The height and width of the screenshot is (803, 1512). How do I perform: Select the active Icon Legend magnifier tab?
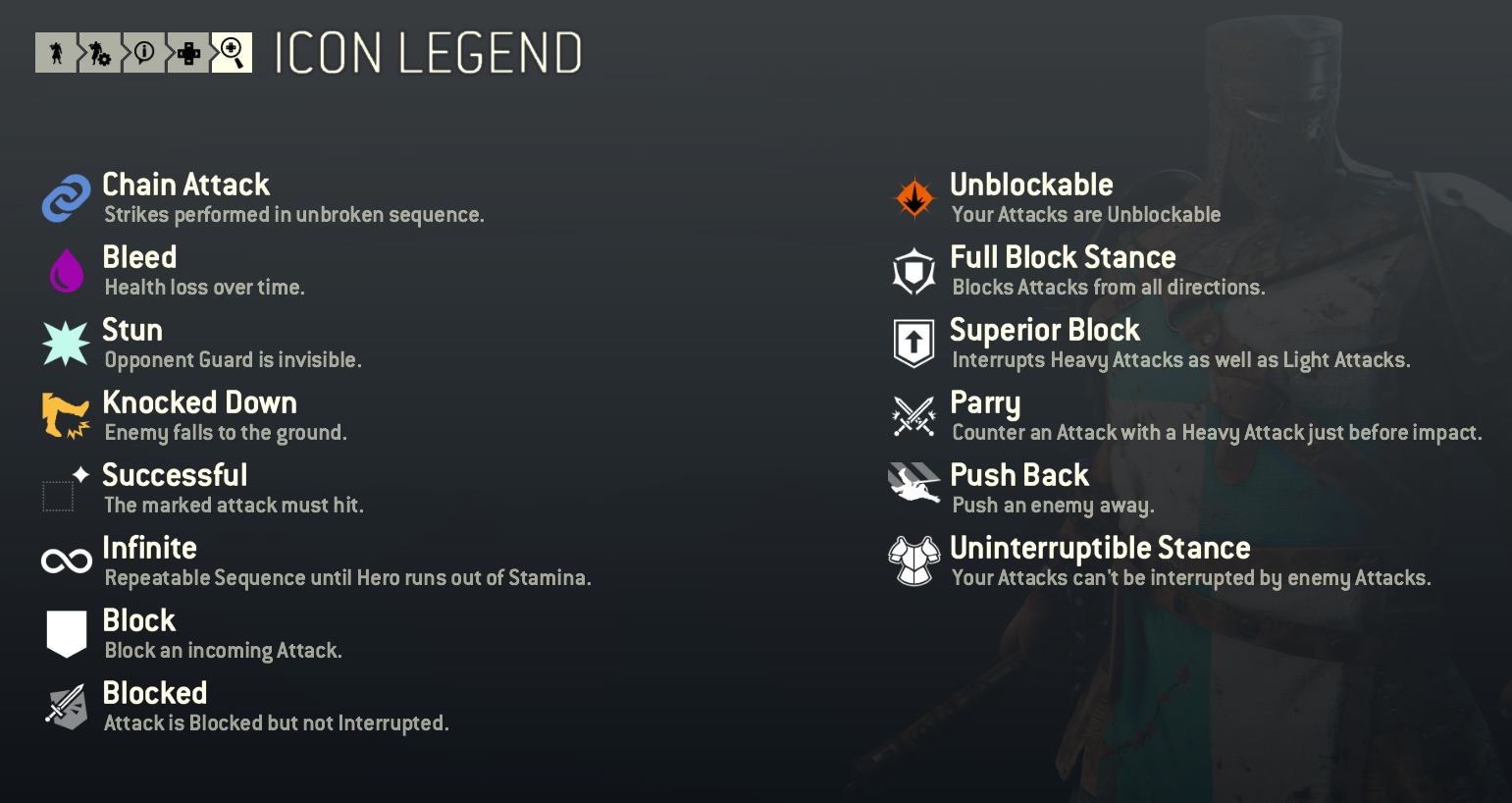pos(232,52)
